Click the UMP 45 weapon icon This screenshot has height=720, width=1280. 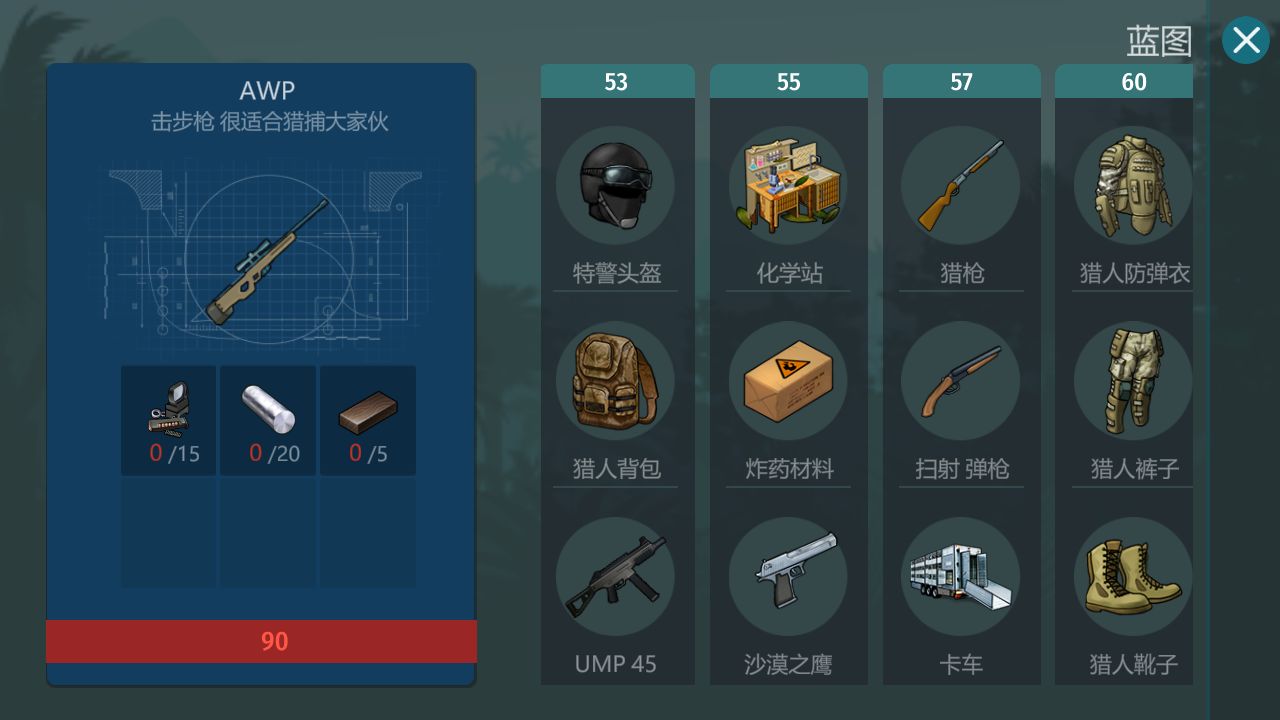point(617,575)
